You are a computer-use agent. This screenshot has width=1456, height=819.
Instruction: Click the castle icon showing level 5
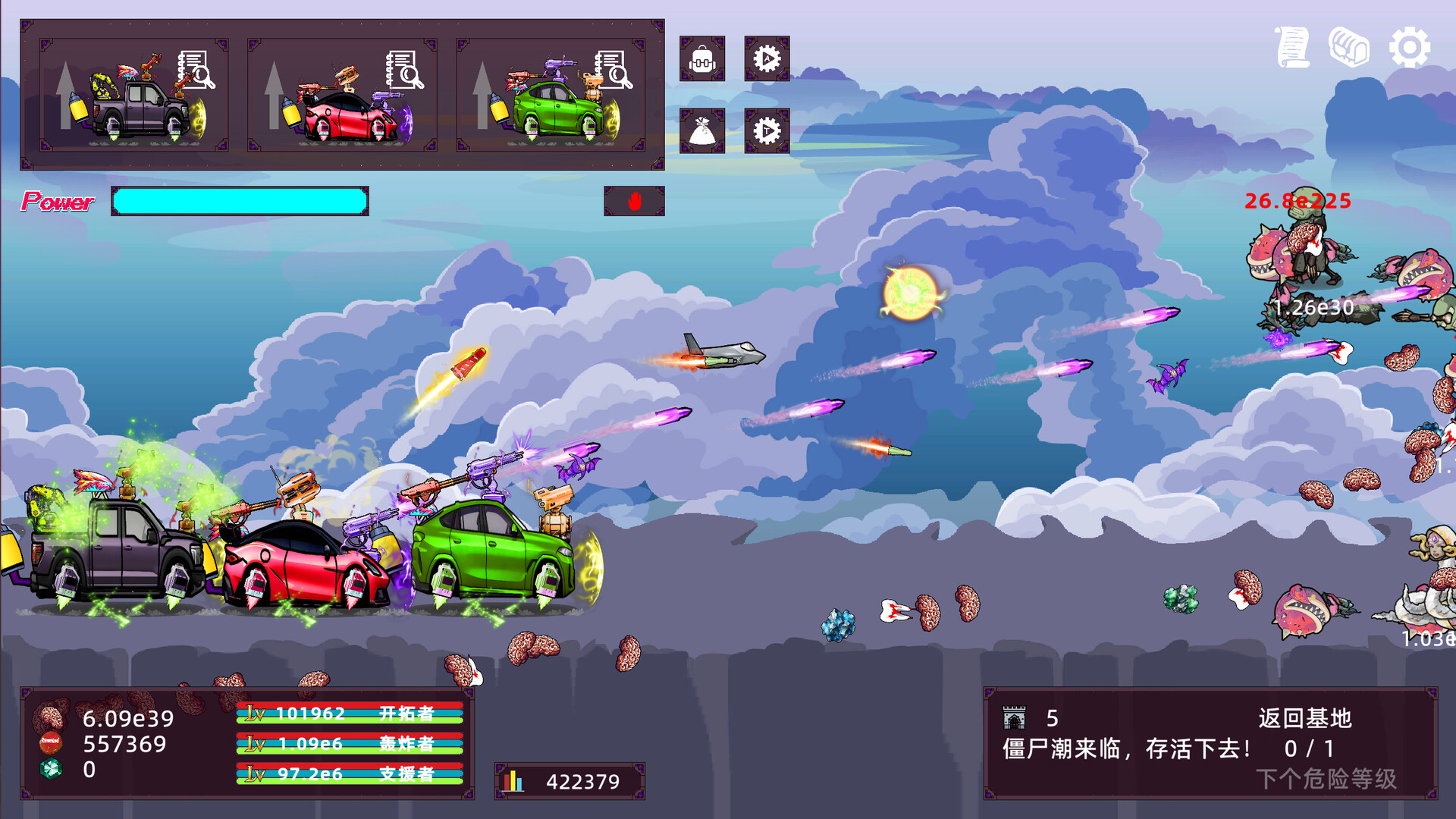tap(1015, 717)
